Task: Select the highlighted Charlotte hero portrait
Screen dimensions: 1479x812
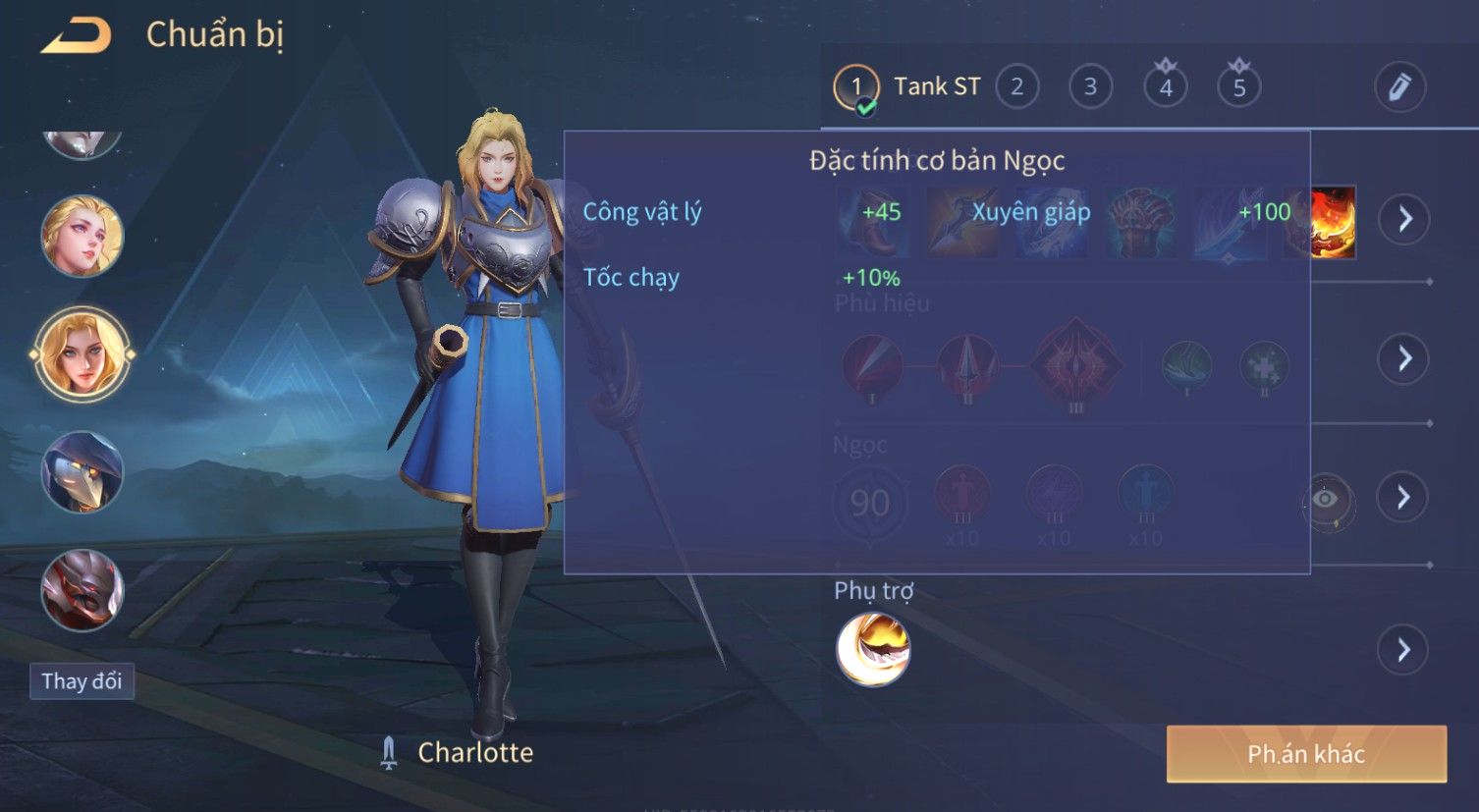Action: click(82, 354)
